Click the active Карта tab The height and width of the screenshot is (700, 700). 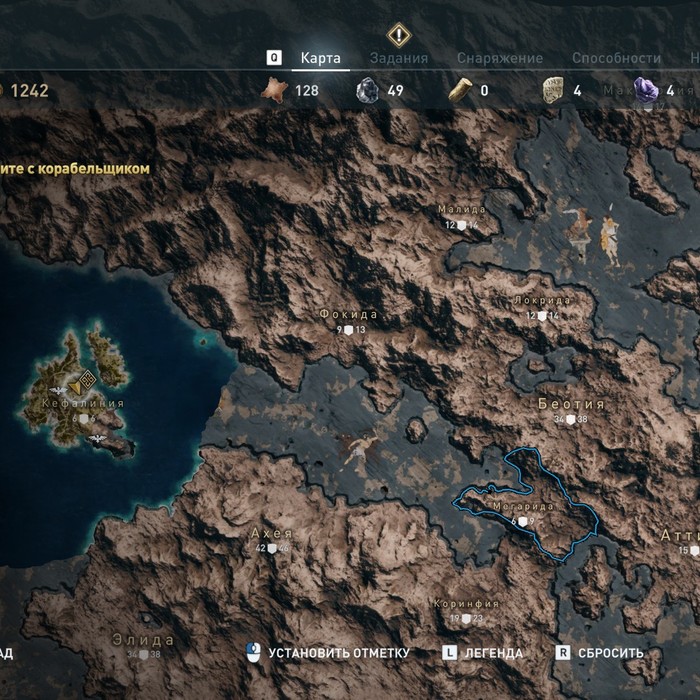click(x=321, y=58)
